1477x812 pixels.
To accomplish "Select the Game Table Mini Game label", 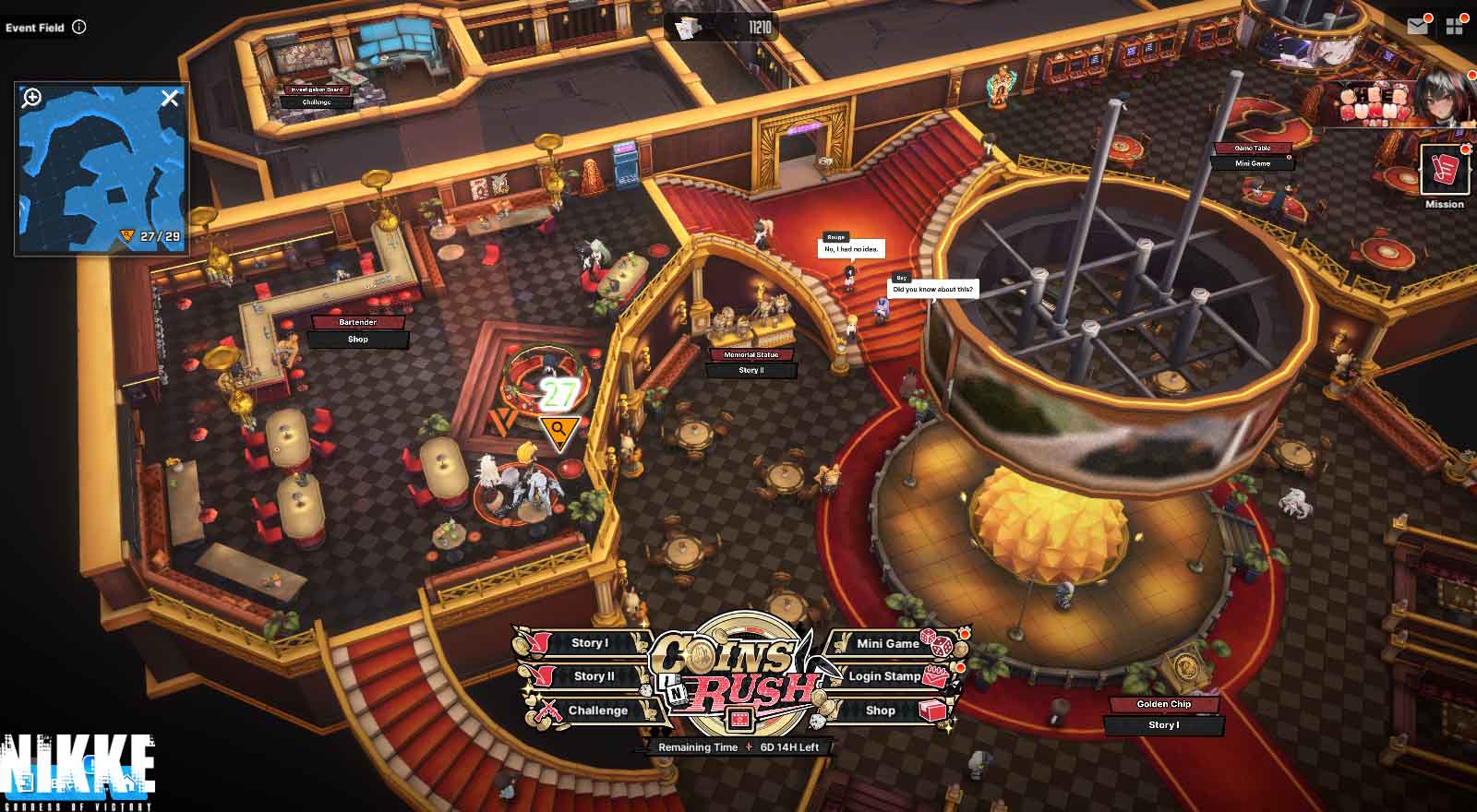I will click(1253, 163).
